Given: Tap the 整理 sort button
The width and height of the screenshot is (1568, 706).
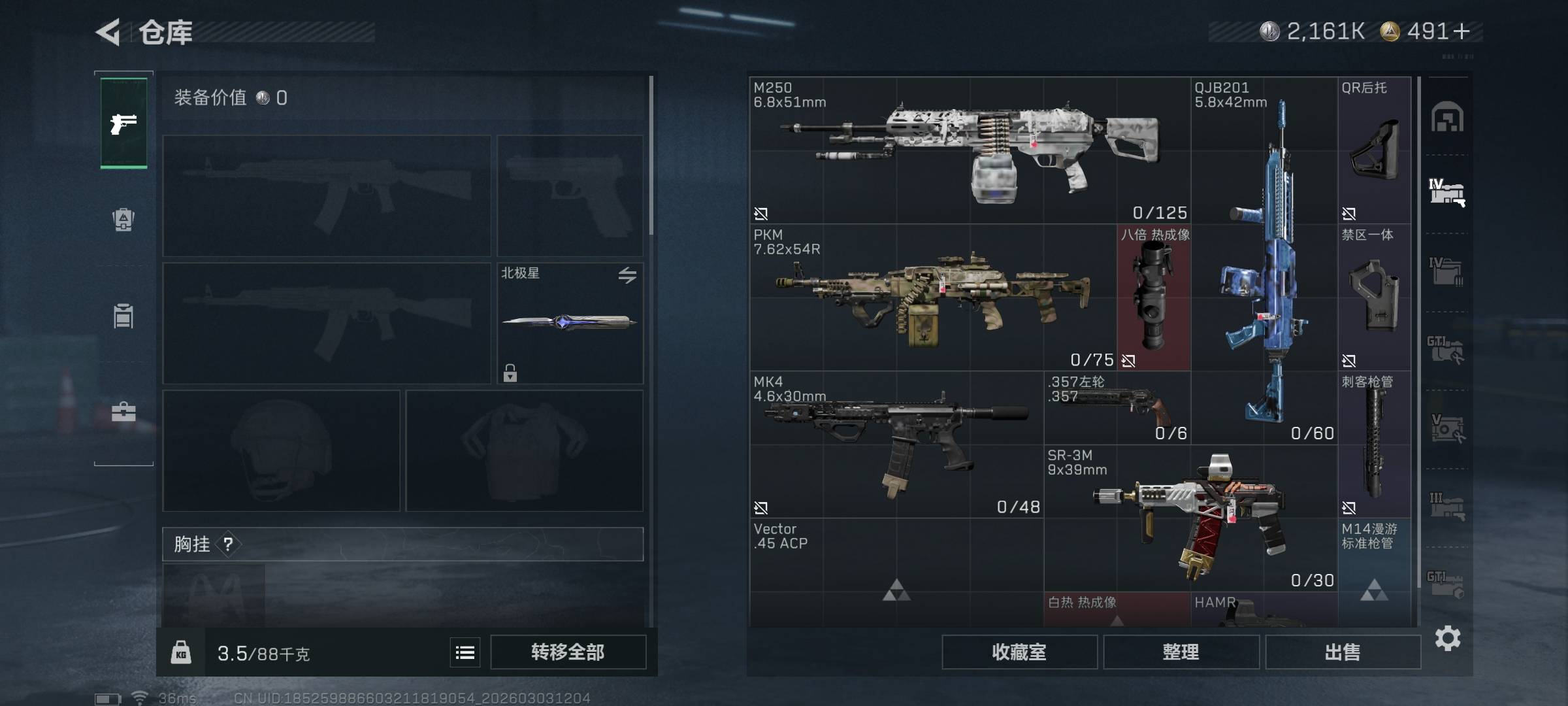Looking at the screenshot, I should [1181, 652].
